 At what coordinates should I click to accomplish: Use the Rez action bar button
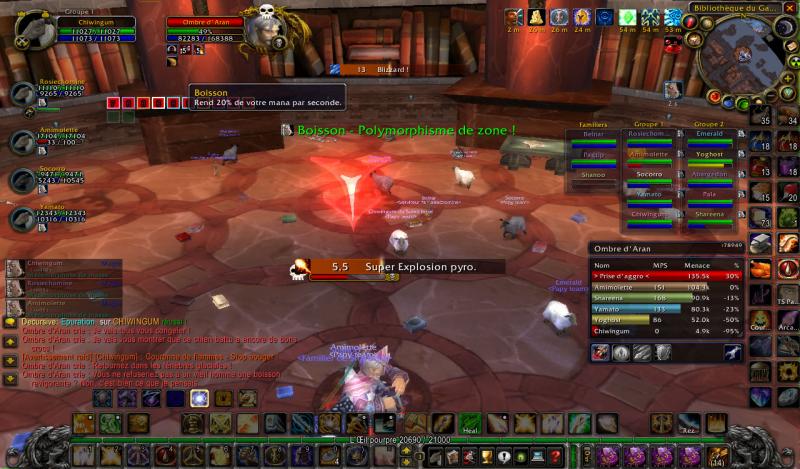tap(685, 424)
